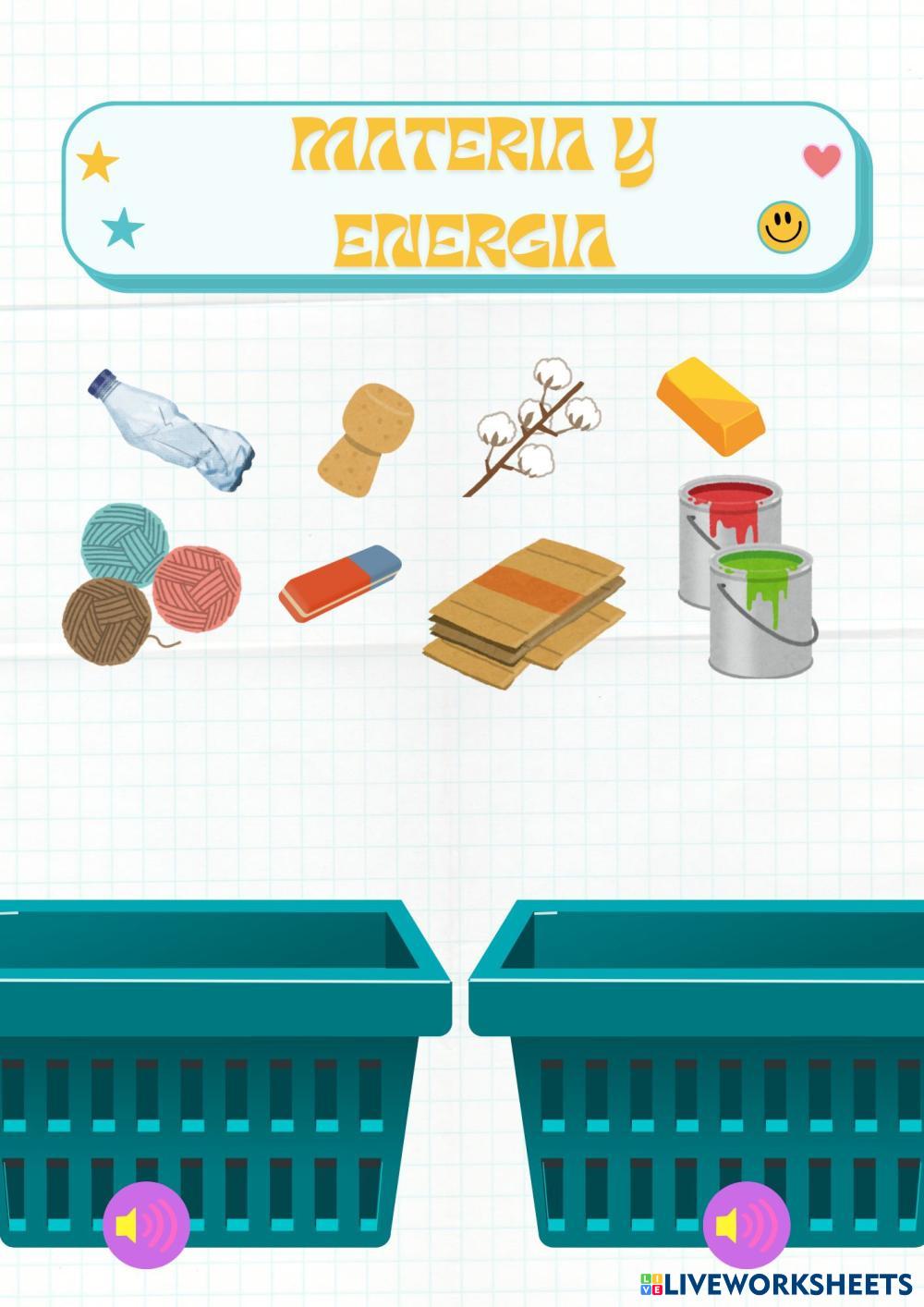
Task: Open the Liveworksheets logo link
Action: (774, 1284)
